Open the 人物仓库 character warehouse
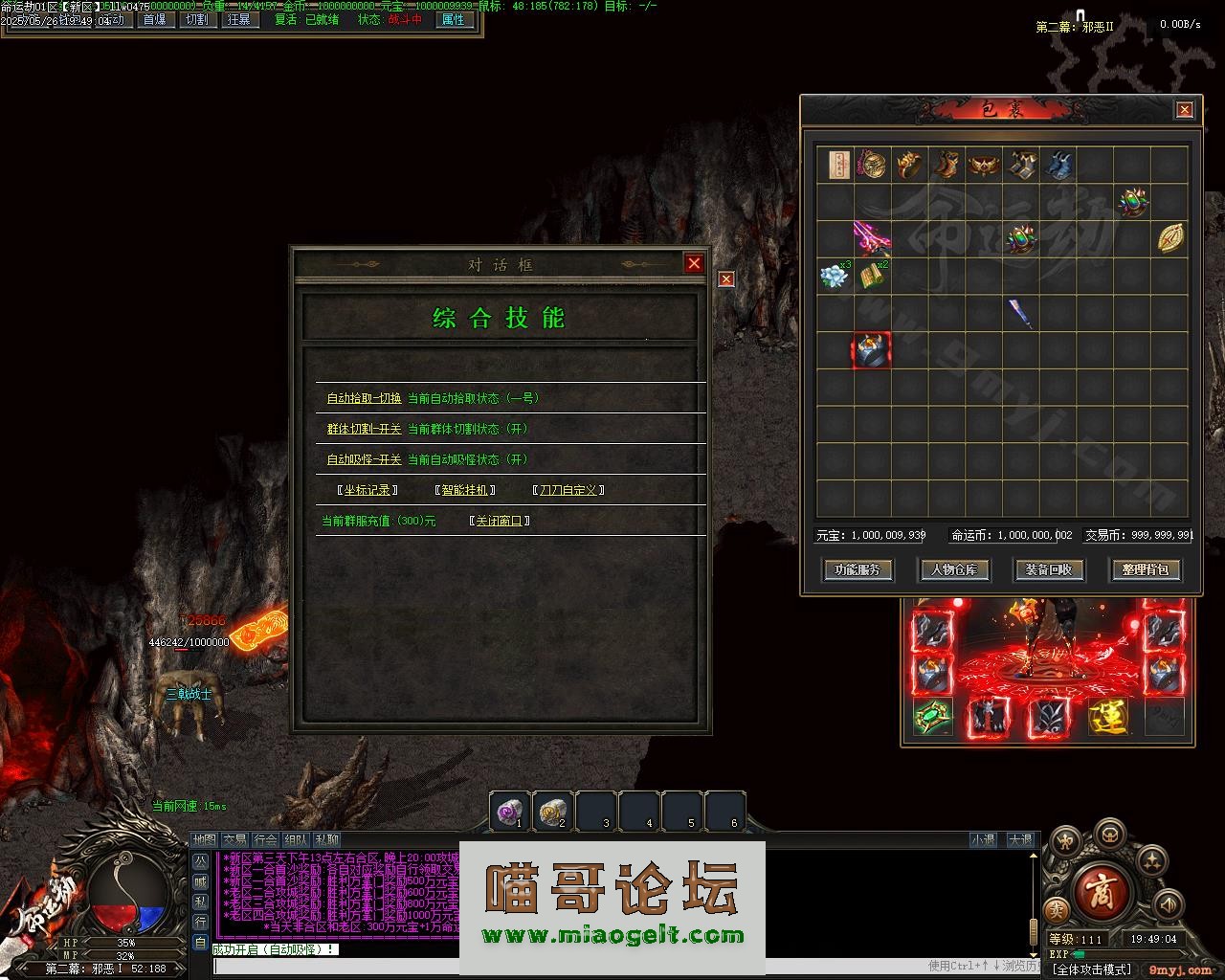 point(953,569)
